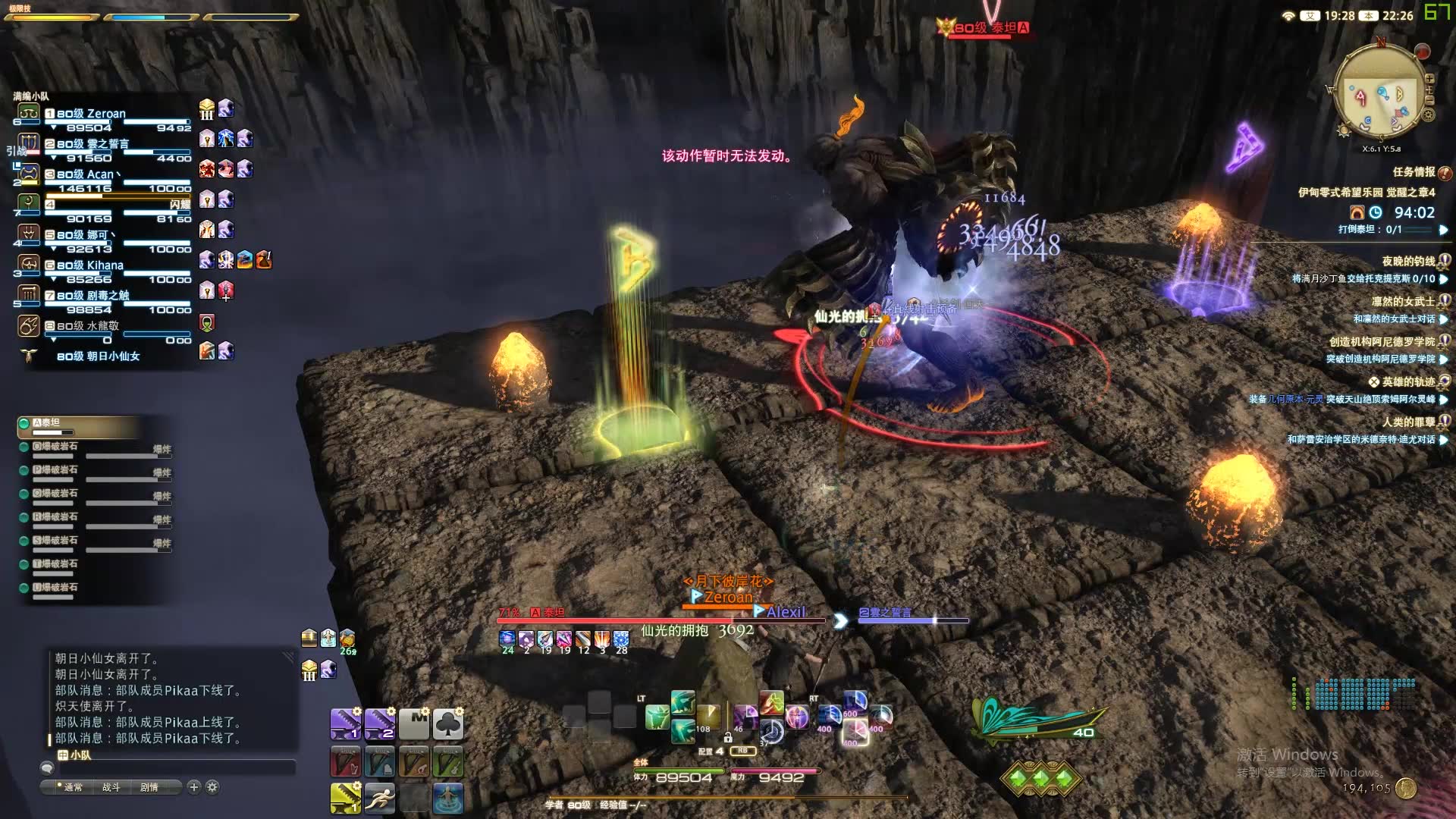Toggle the hotbar lock padlock near 配置4
Image resolution: width=1456 pixels, height=819 pixels.
[x=728, y=739]
